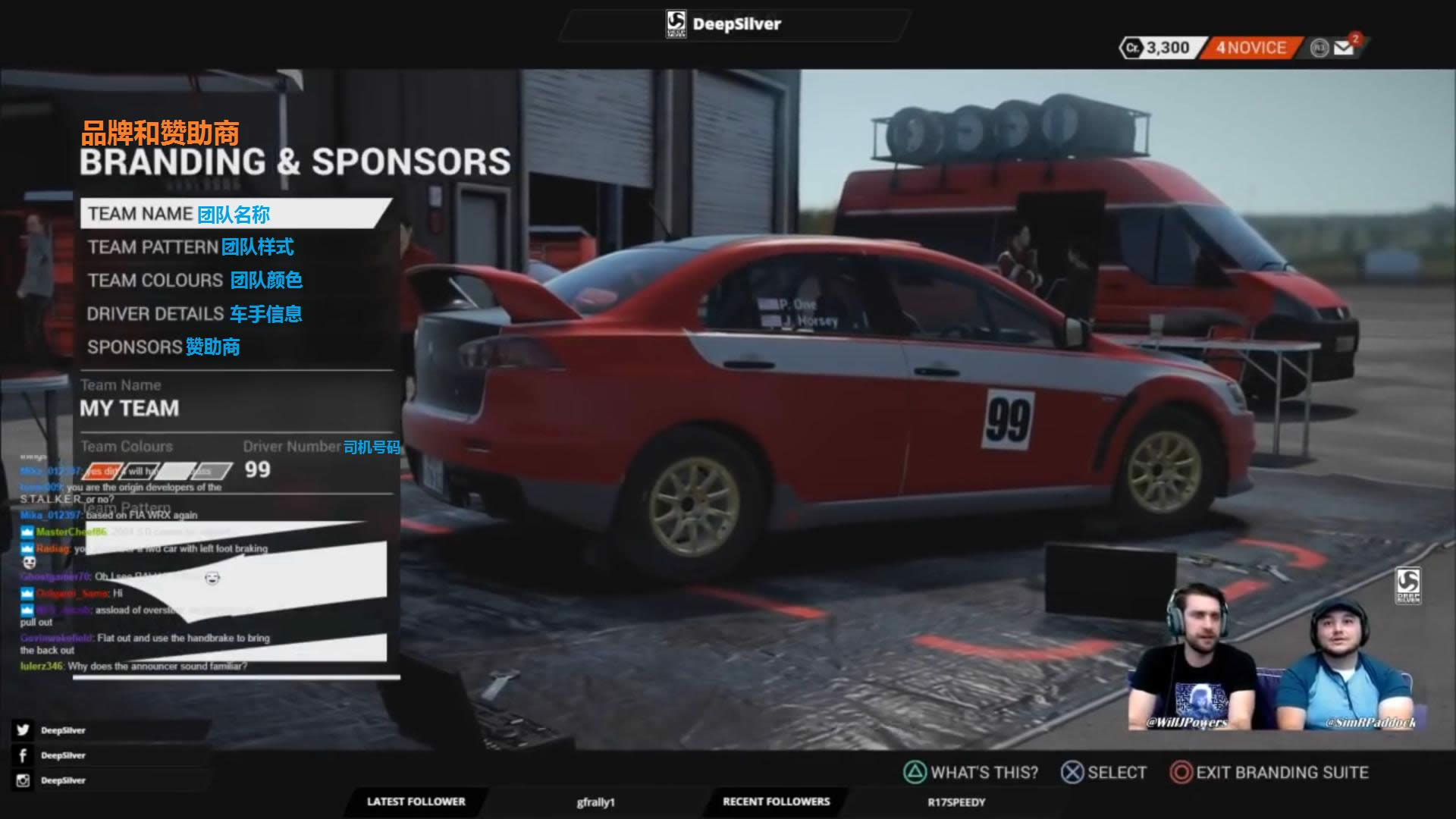Click the orange team colour swatch
Screen dimensions: 1456x819
click(102, 472)
